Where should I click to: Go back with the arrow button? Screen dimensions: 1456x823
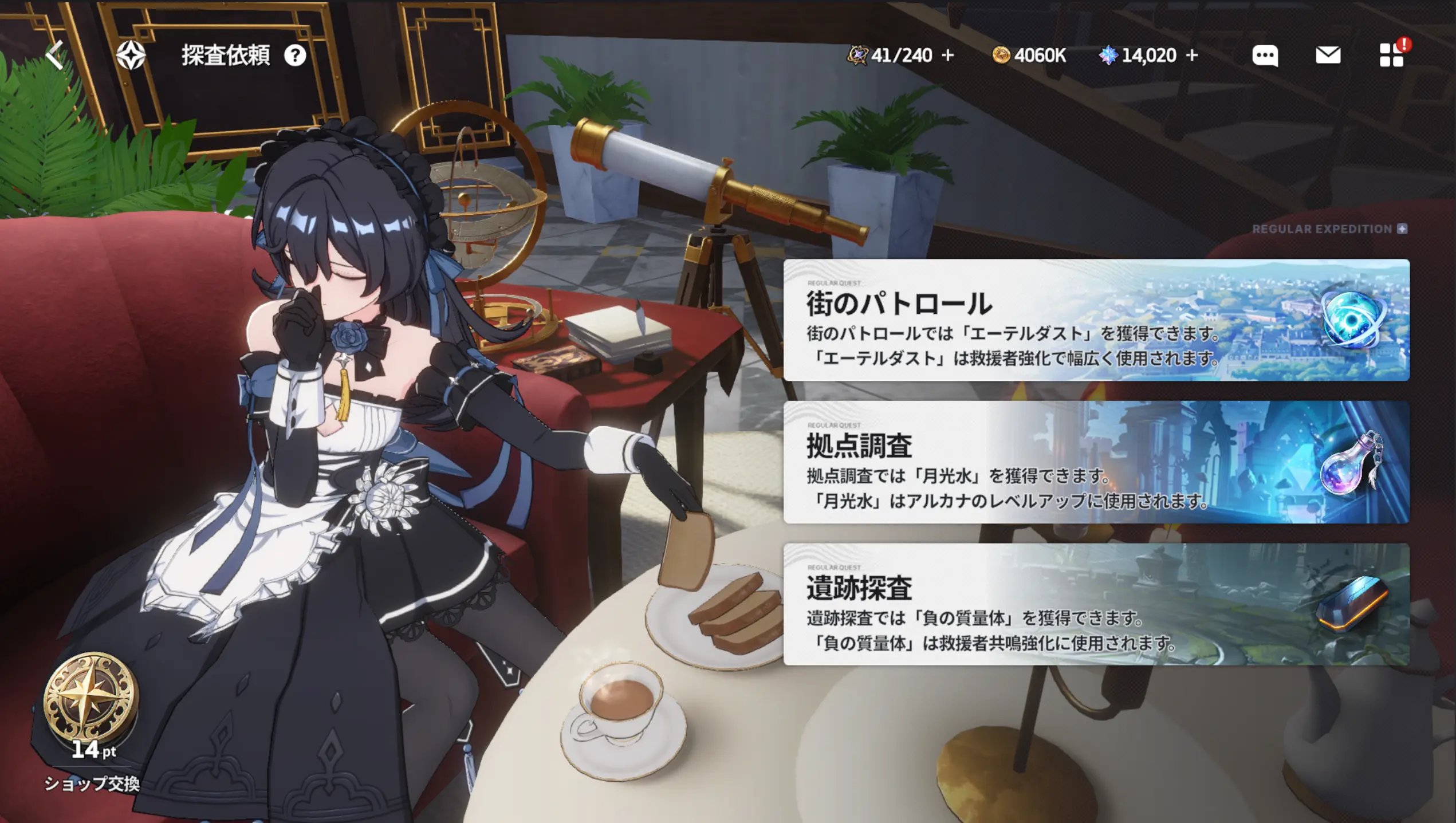pyautogui.click(x=55, y=56)
